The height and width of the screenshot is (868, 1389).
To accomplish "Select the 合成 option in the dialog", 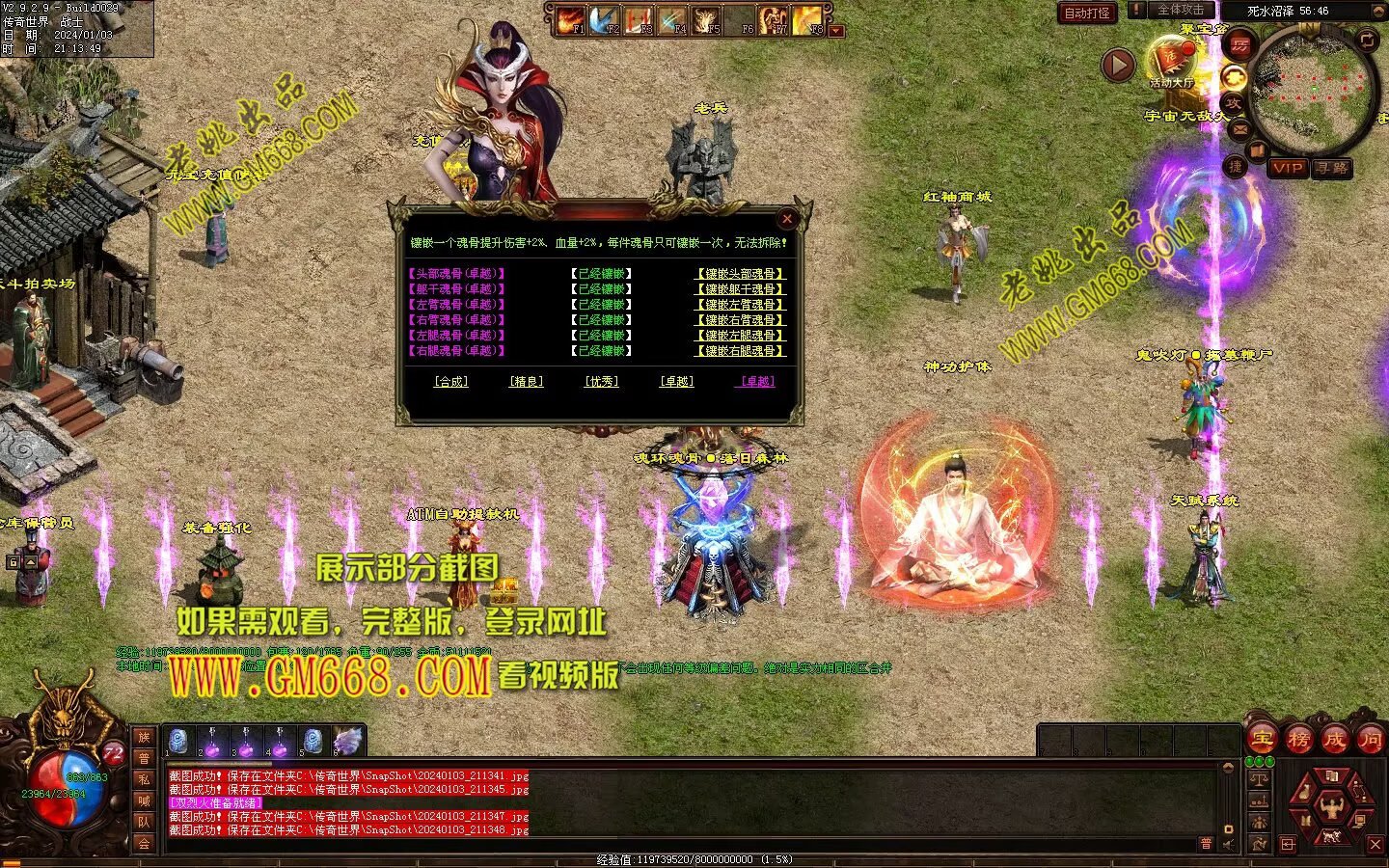I will pos(450,382).
